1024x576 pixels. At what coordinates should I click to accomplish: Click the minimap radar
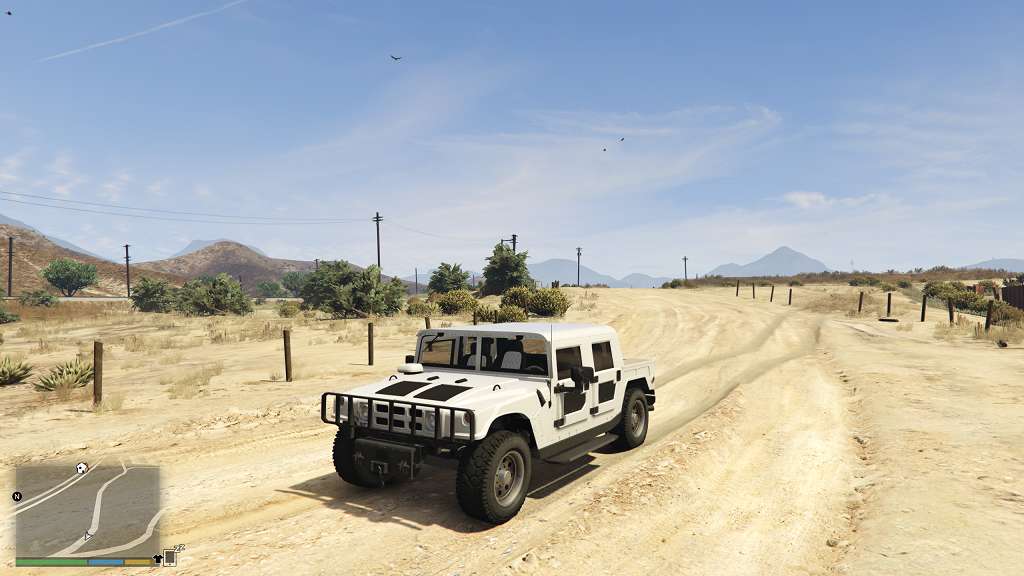pyautogui.click(x=88, y=510)
